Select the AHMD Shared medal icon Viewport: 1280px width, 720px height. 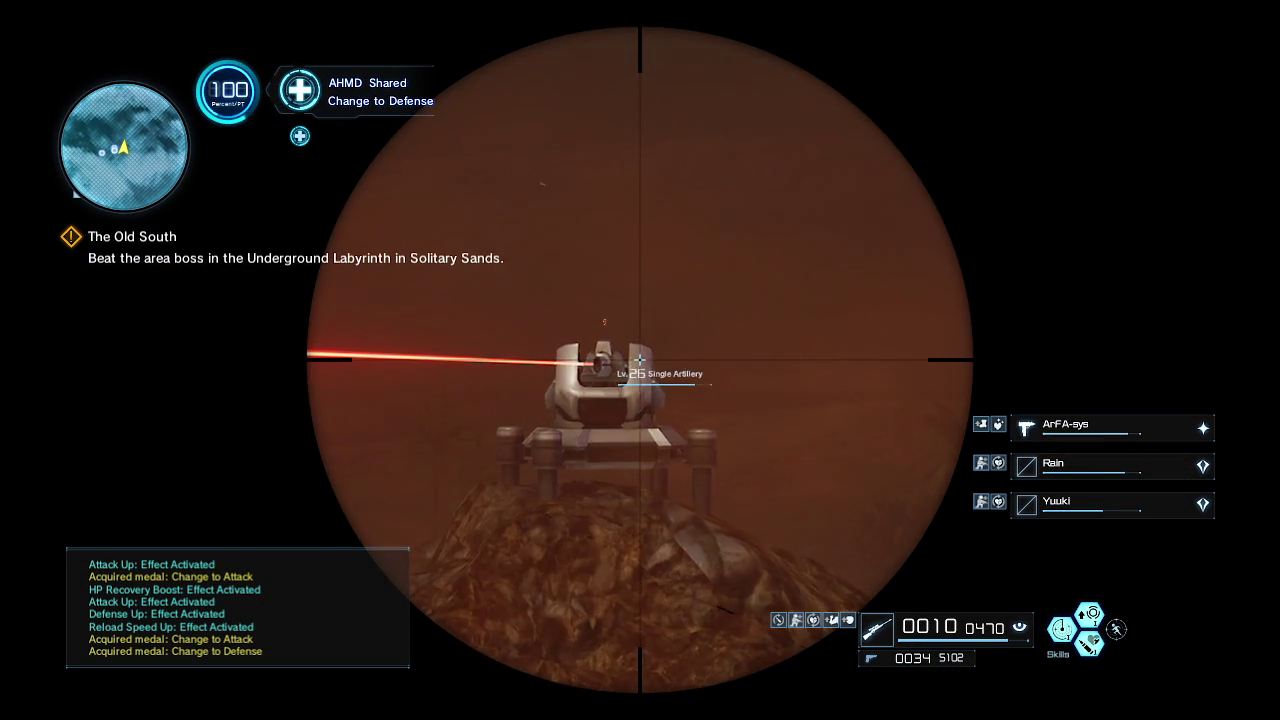pos(299,91)
